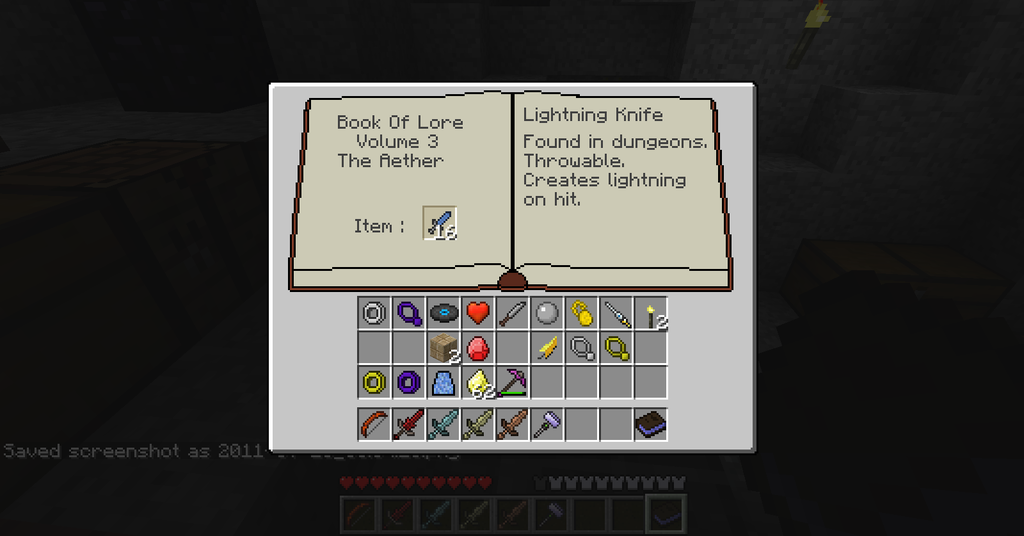Viewport: 1024px width, 536px height.
Task: Select the Book of Lore item
Action: (x=650, y=424)
